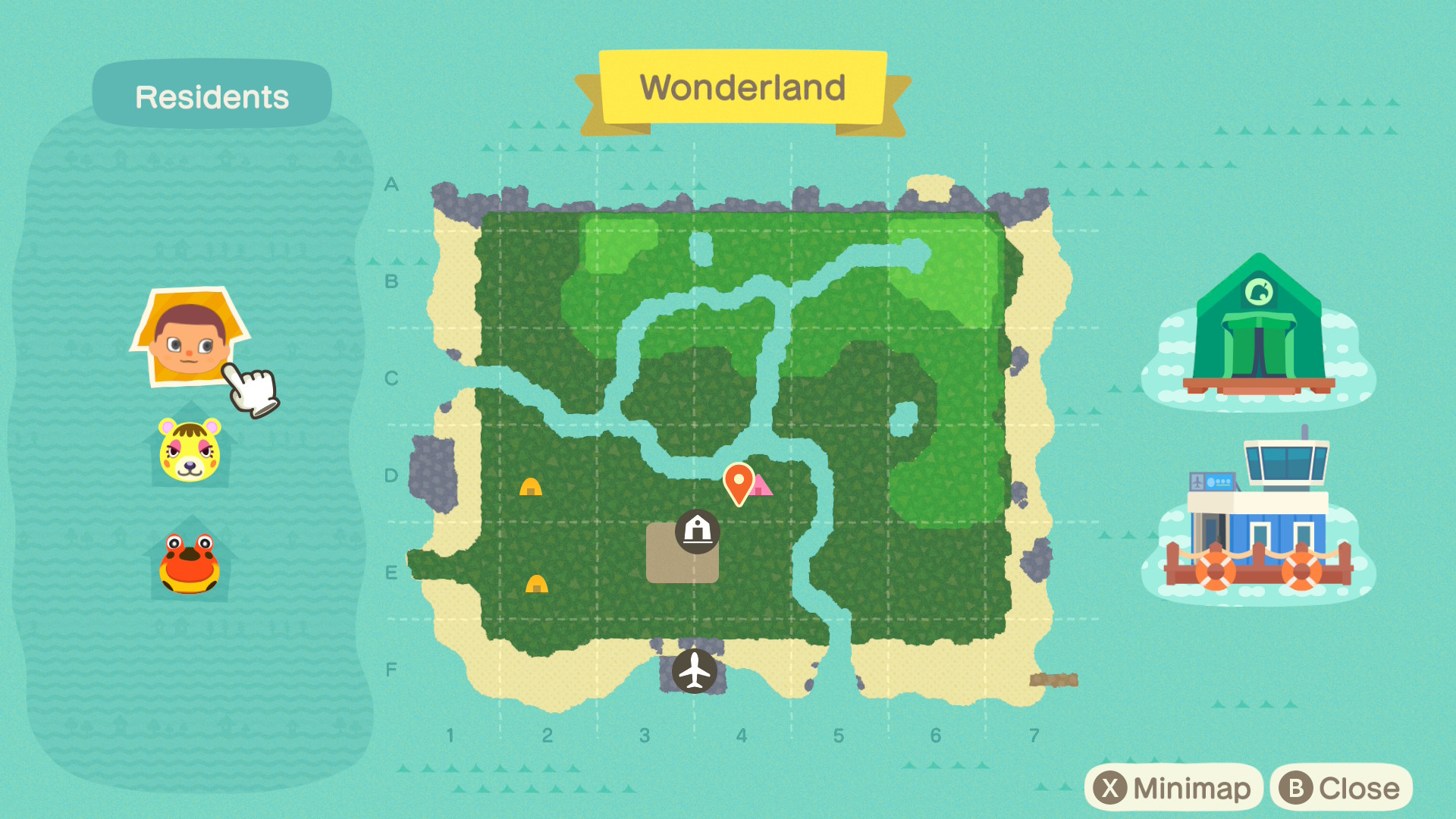Select the red frog villager's house icon
This screenshot has height=819, width=1456.
coord(192,561)
